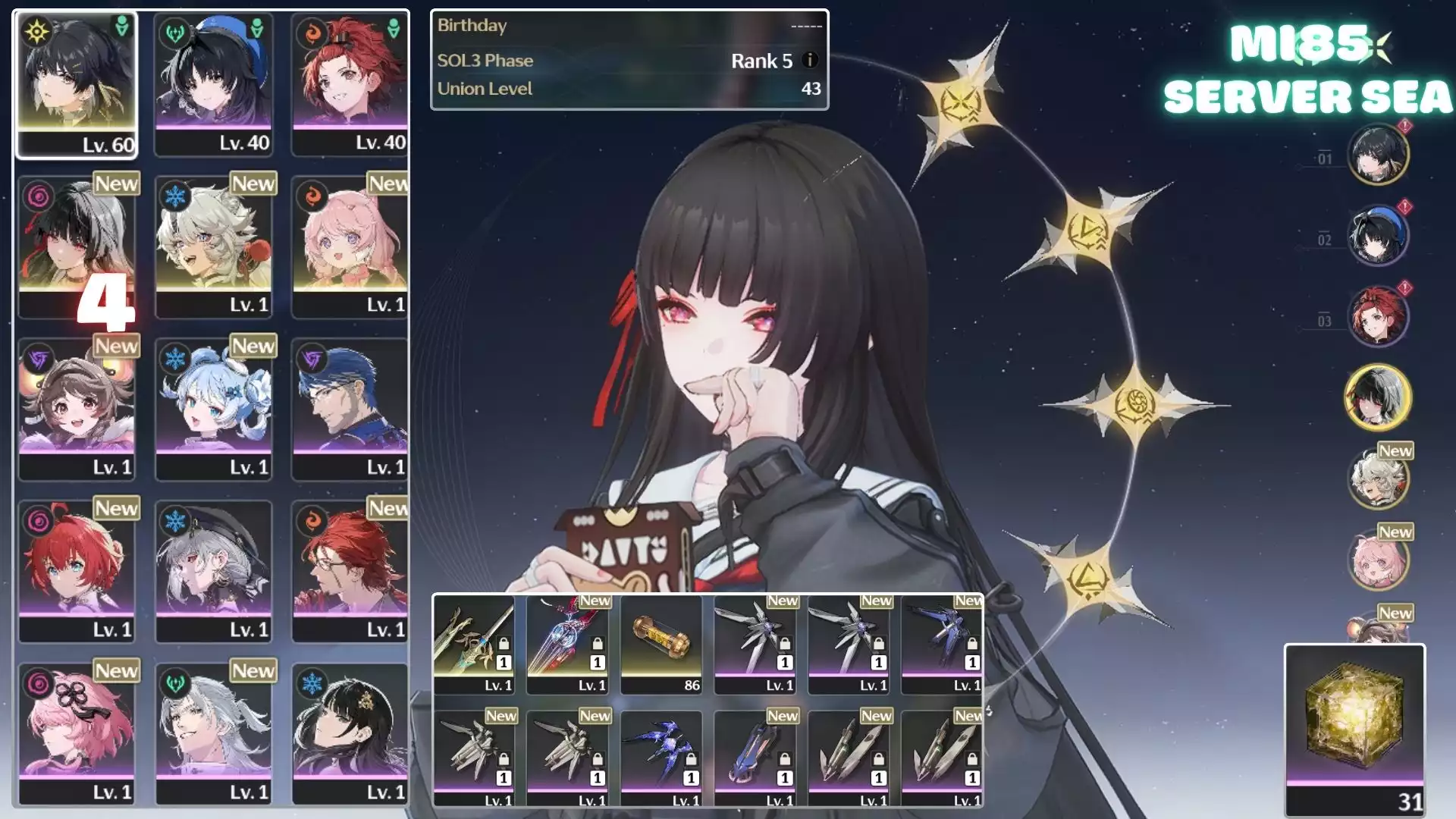Choose the golden-hilted sword weapon slot
This screenshot has width=1456, height=819.
tap(474, 645)
